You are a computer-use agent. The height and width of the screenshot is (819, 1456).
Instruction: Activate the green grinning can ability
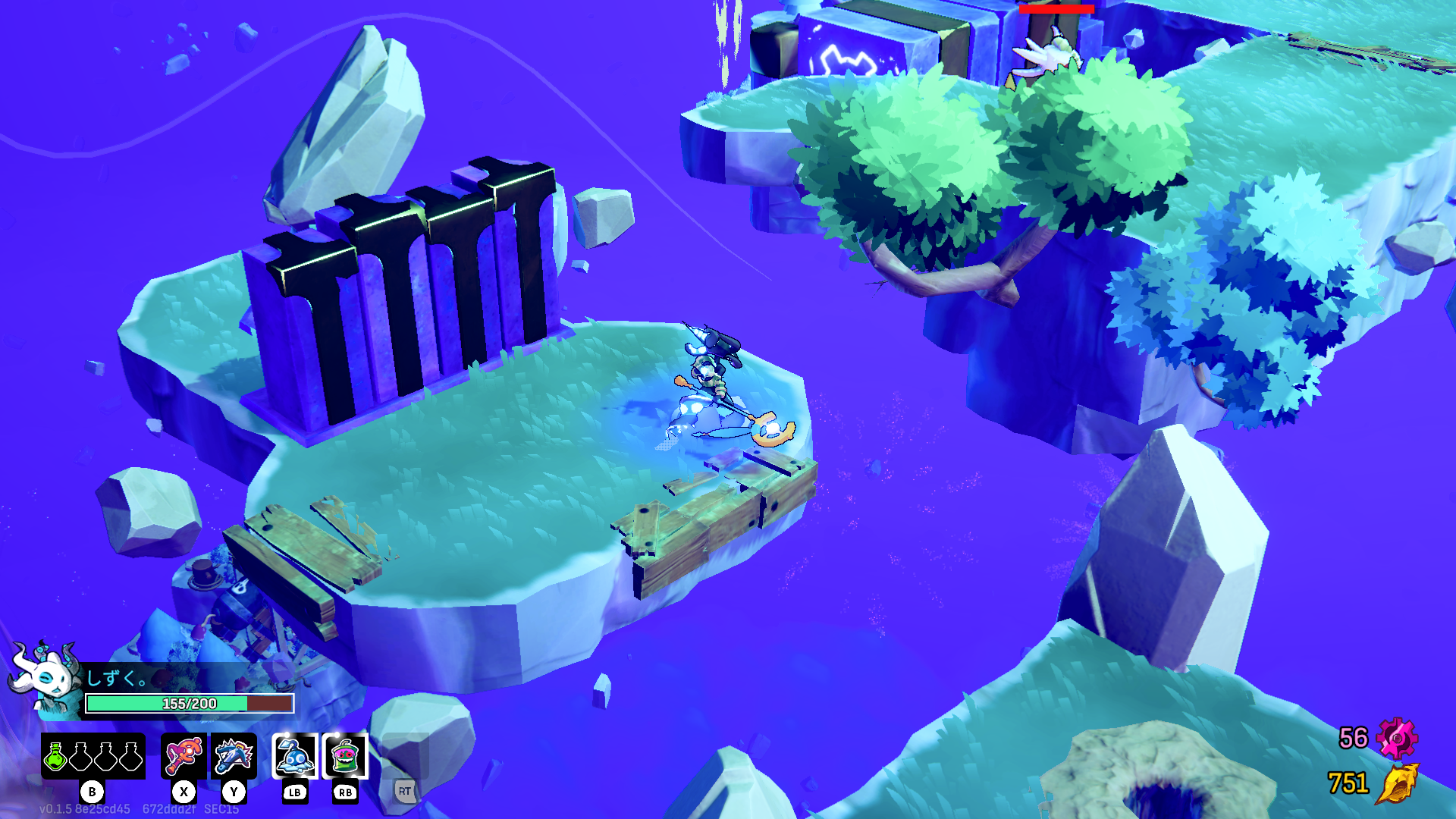pyautogui.click(x=345, y=756)
